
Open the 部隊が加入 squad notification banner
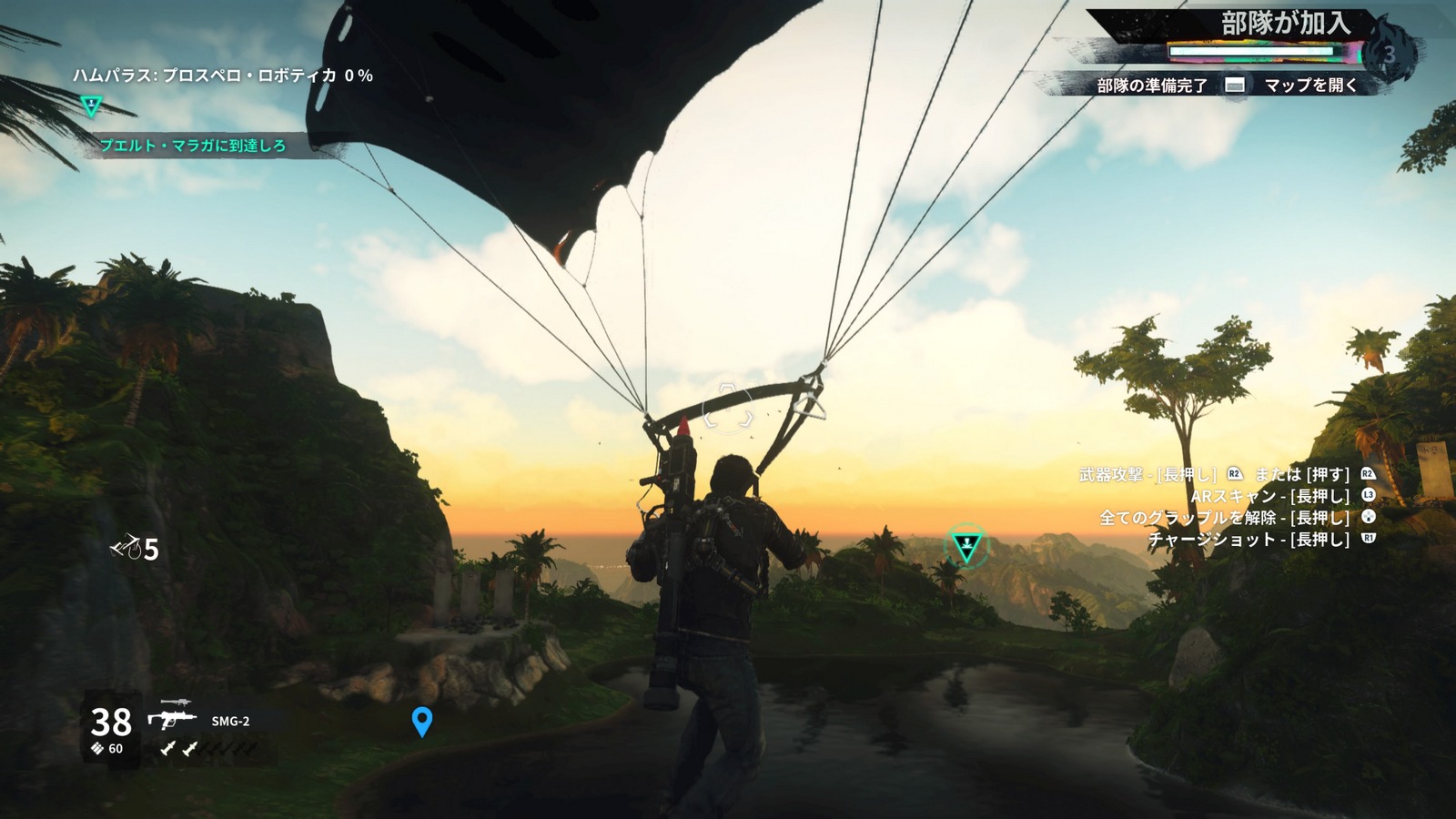tap(1283, 25)
